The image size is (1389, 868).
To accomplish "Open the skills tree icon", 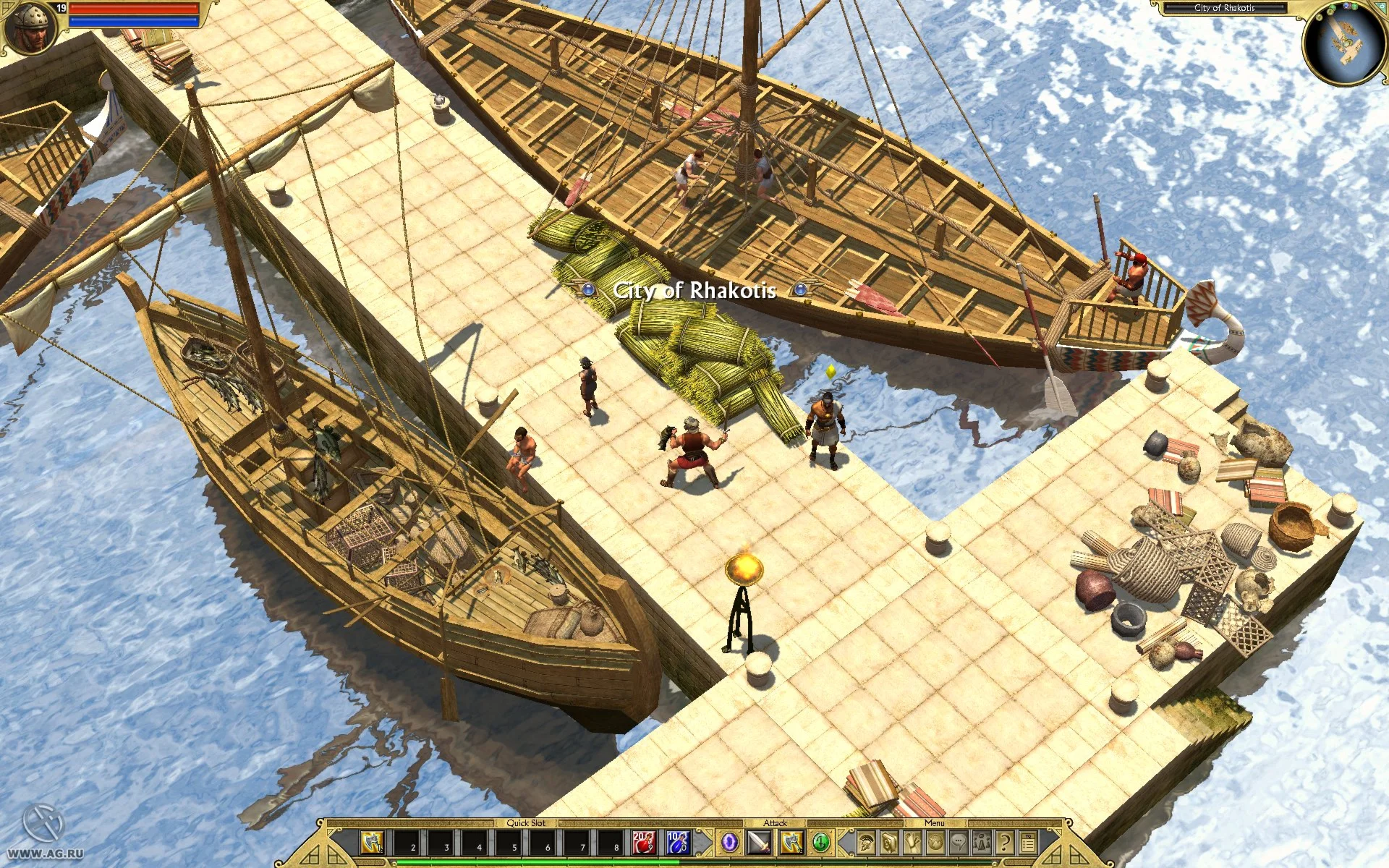I will tap(912, 843).
